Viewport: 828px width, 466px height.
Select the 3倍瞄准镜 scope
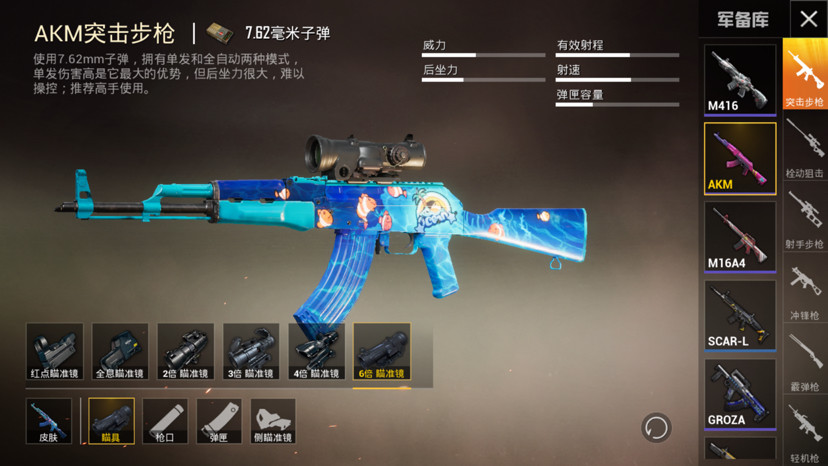(x=251, y=352)
